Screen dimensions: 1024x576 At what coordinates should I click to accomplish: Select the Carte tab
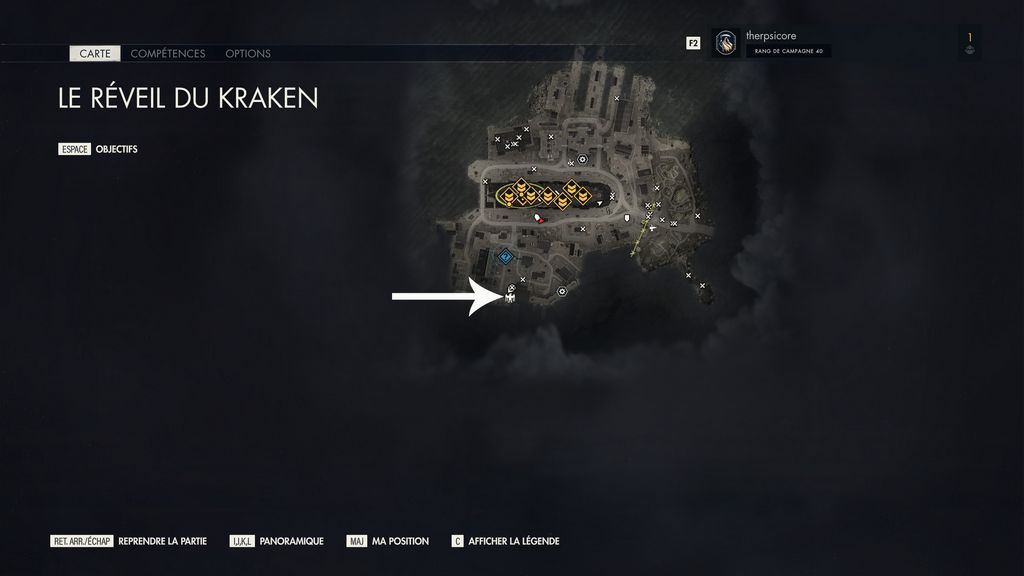pyautogui.click(x=95, y=53)
